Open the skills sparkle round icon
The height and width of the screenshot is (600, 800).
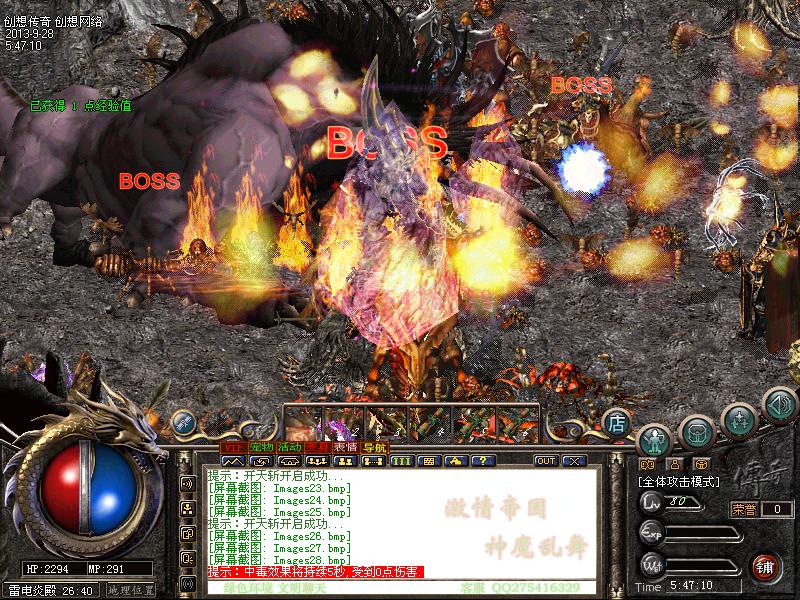739,418
